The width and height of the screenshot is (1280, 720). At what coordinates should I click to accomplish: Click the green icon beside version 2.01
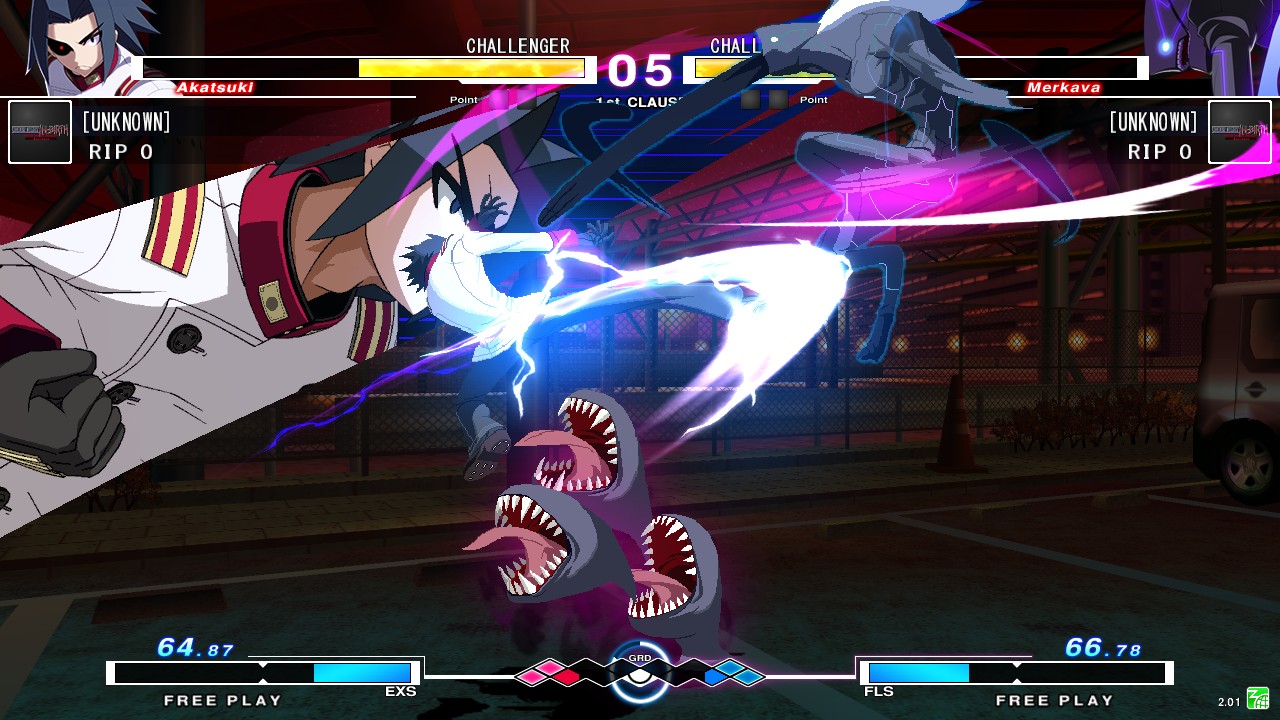point(1257,699)
